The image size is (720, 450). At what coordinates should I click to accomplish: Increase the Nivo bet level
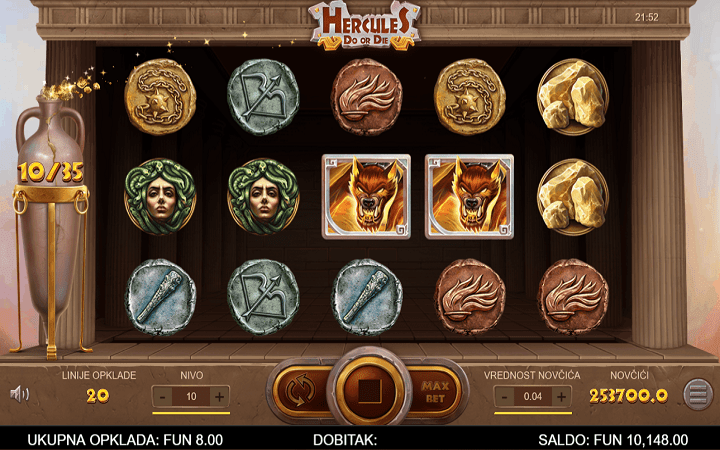[x=220, y=396]
